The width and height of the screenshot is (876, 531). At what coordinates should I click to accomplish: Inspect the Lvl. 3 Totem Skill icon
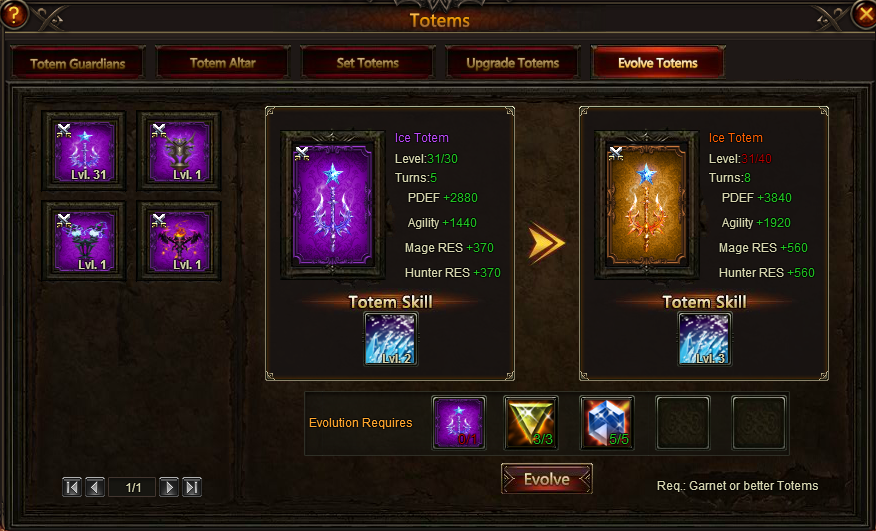(x=705, y=338)
